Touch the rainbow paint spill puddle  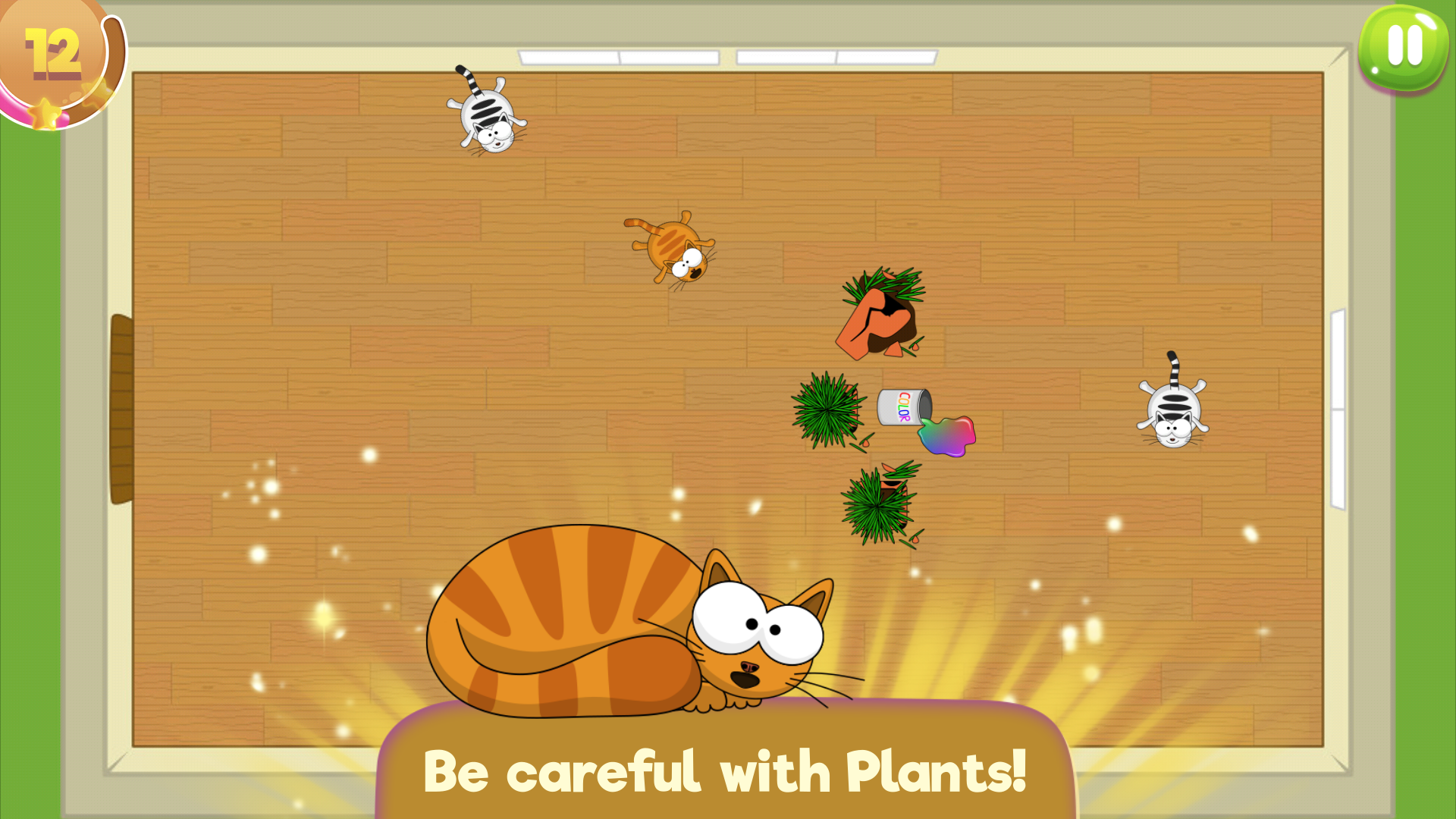[x=948, y=436]
